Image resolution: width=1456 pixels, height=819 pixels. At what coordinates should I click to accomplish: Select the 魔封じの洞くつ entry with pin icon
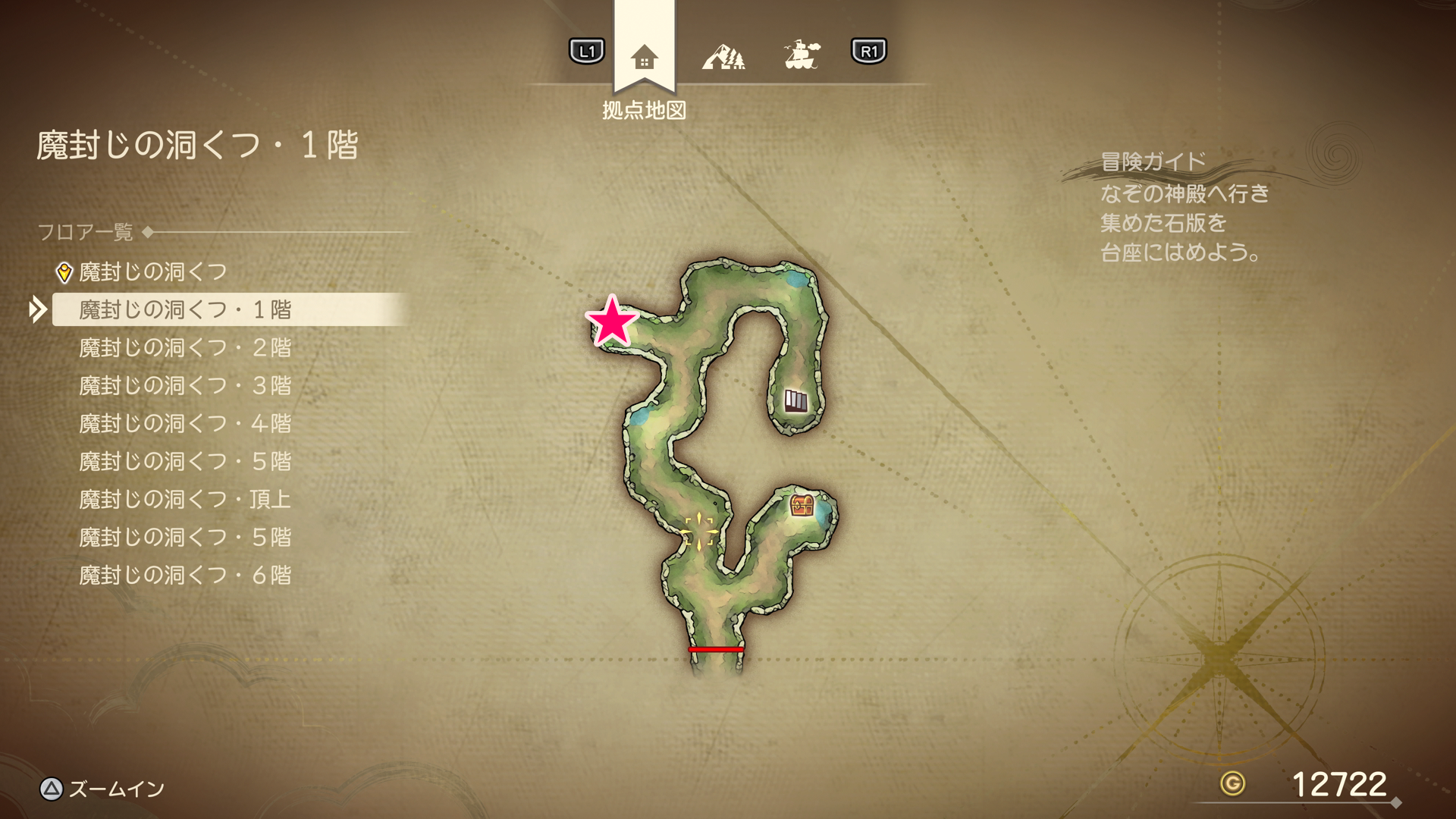click(152, 271)
